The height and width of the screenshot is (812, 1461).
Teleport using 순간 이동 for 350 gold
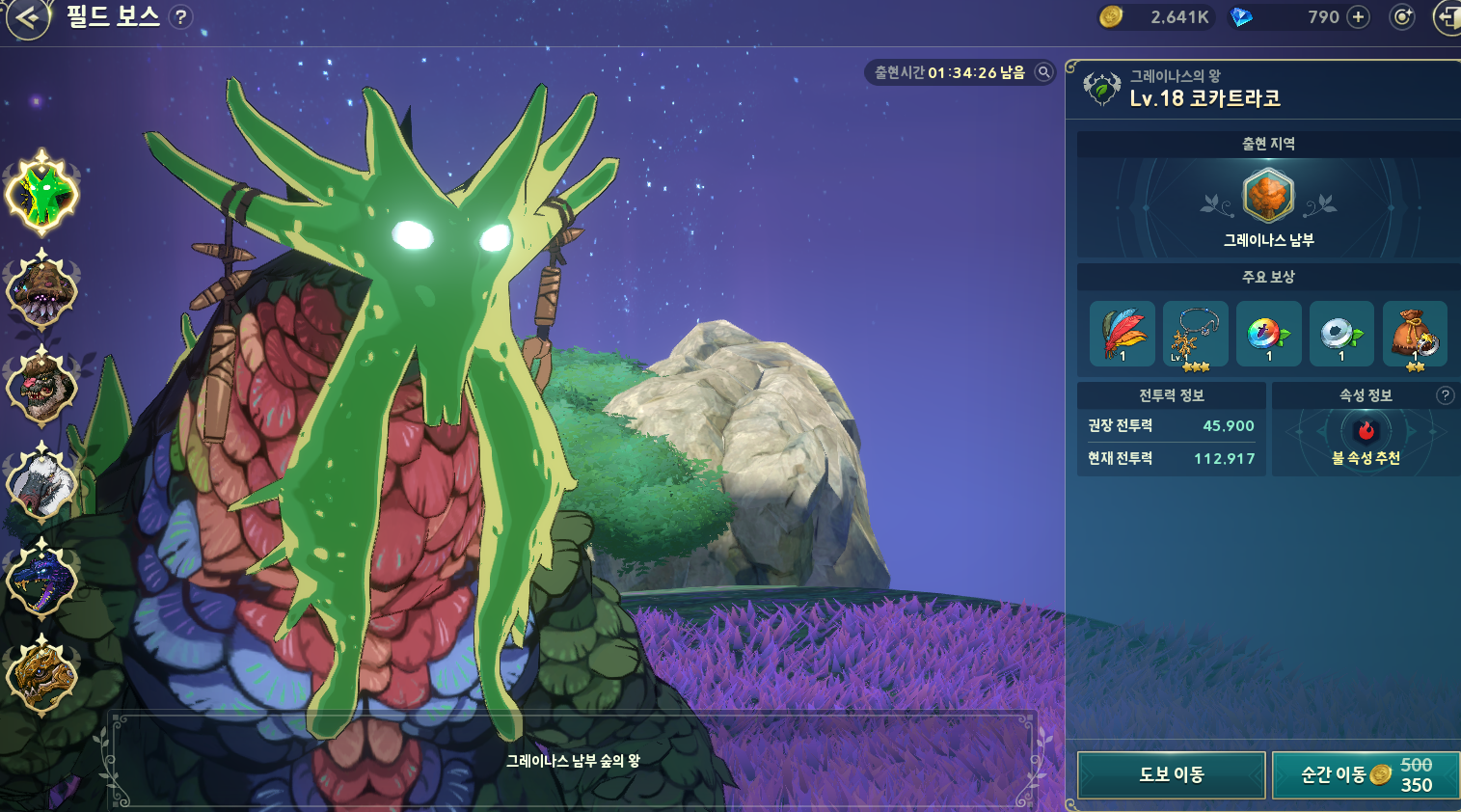point(1365,774)
